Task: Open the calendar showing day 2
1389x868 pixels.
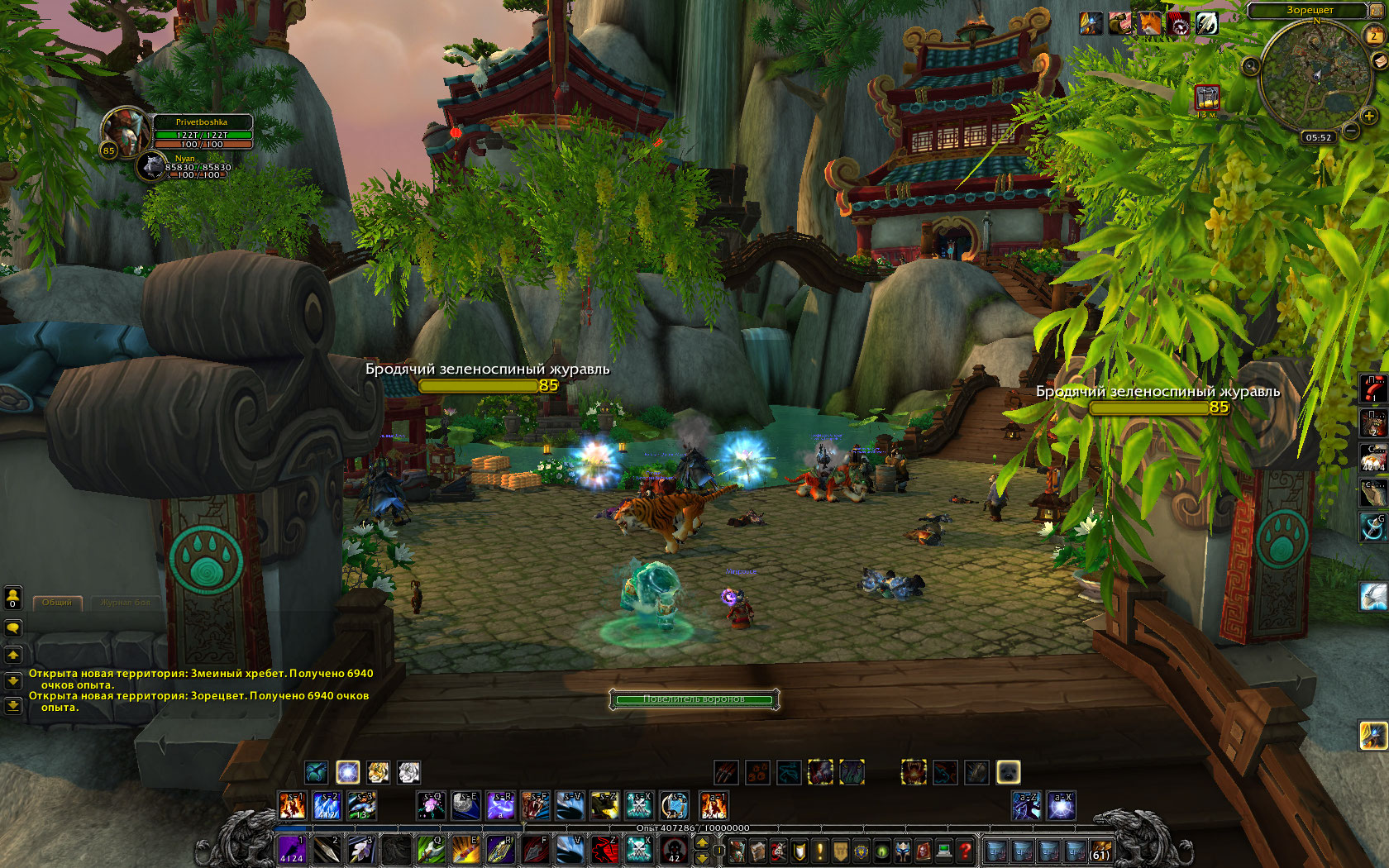Action: click(x=1374, y=35)
